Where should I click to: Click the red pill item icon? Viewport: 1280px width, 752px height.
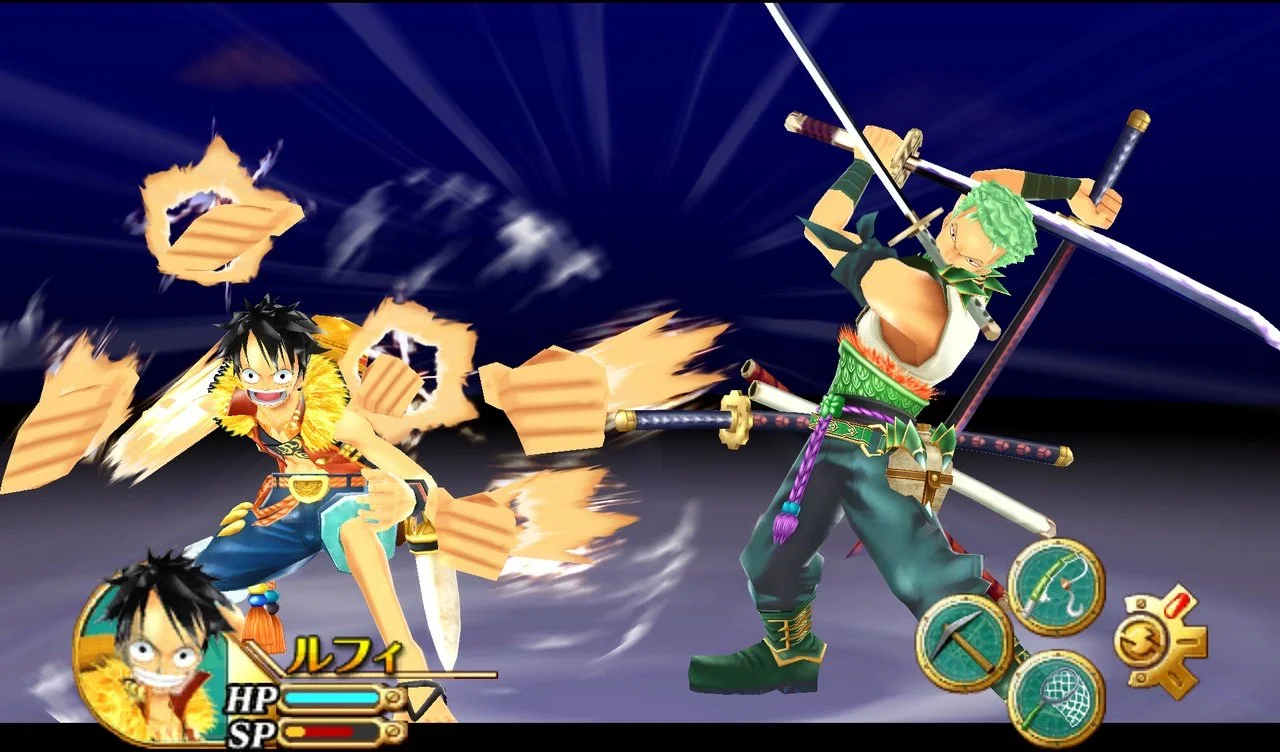(x=1176, y=605)
